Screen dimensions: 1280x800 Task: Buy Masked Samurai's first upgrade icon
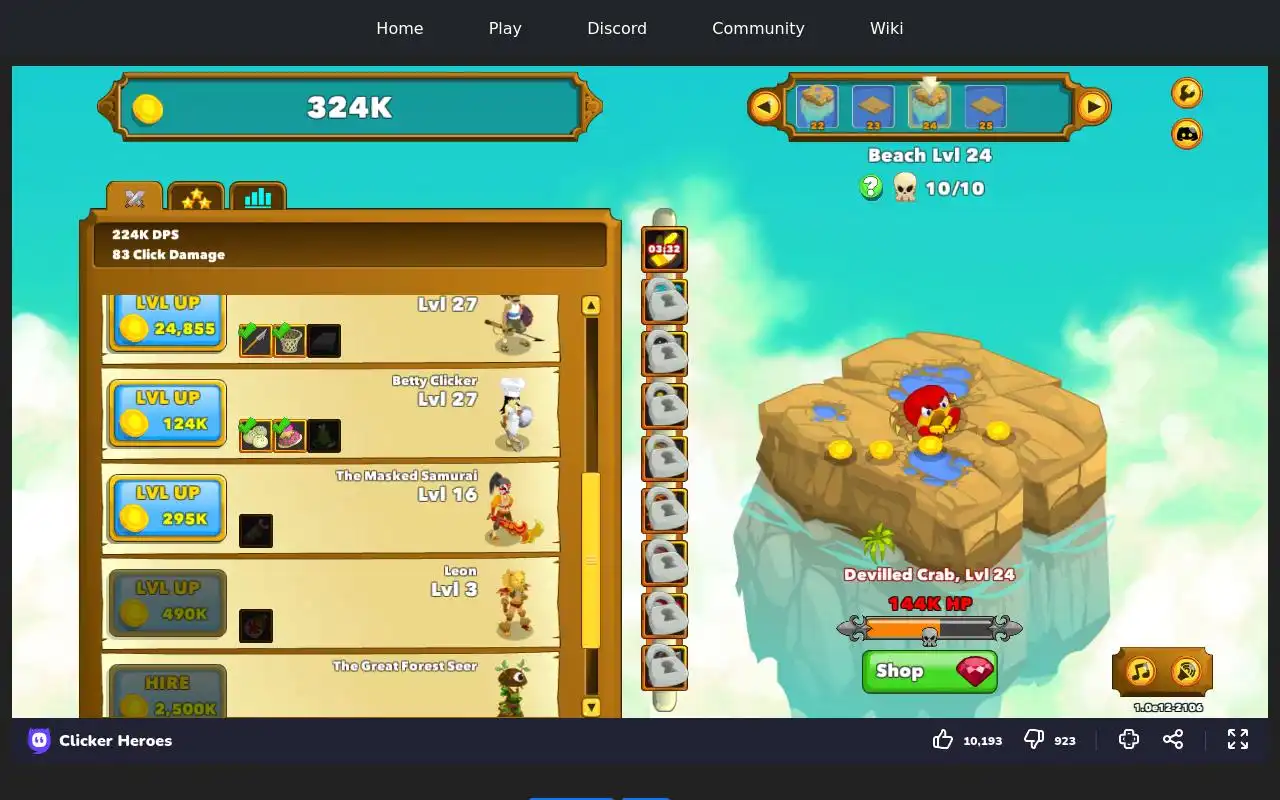[256, 531]
